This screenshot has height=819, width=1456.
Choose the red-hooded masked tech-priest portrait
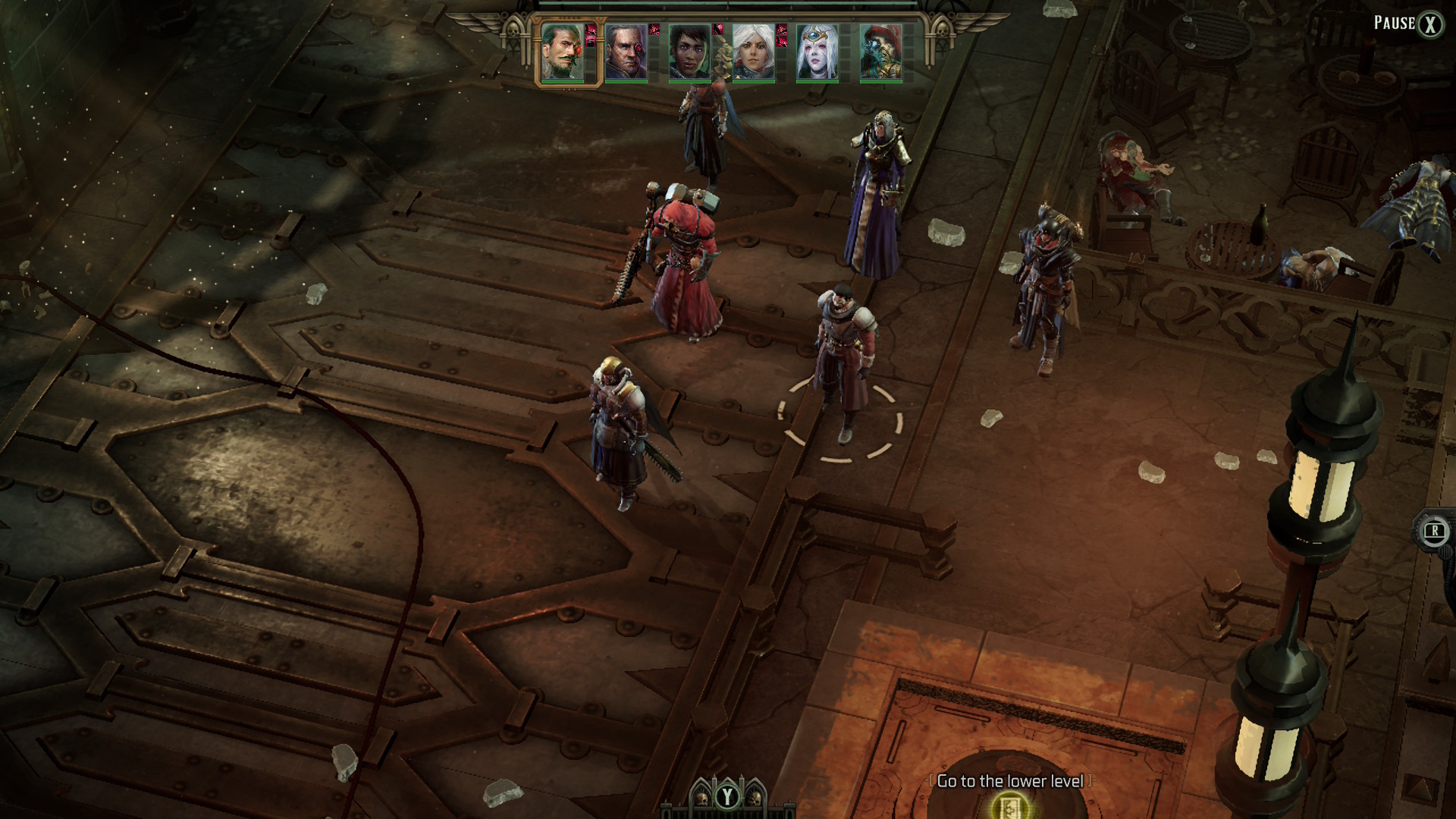880,52
